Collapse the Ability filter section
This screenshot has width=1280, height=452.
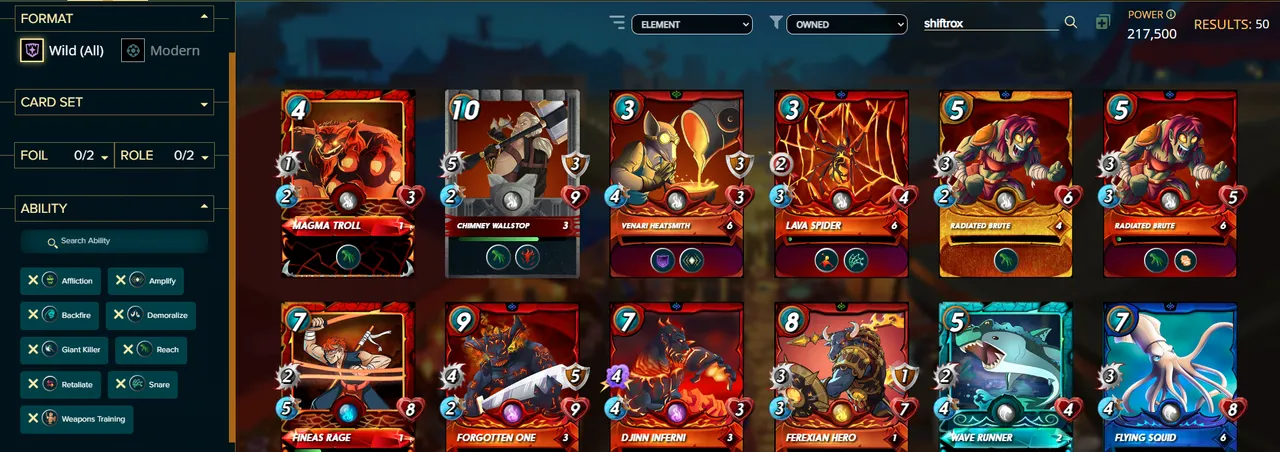pos(204,208)
